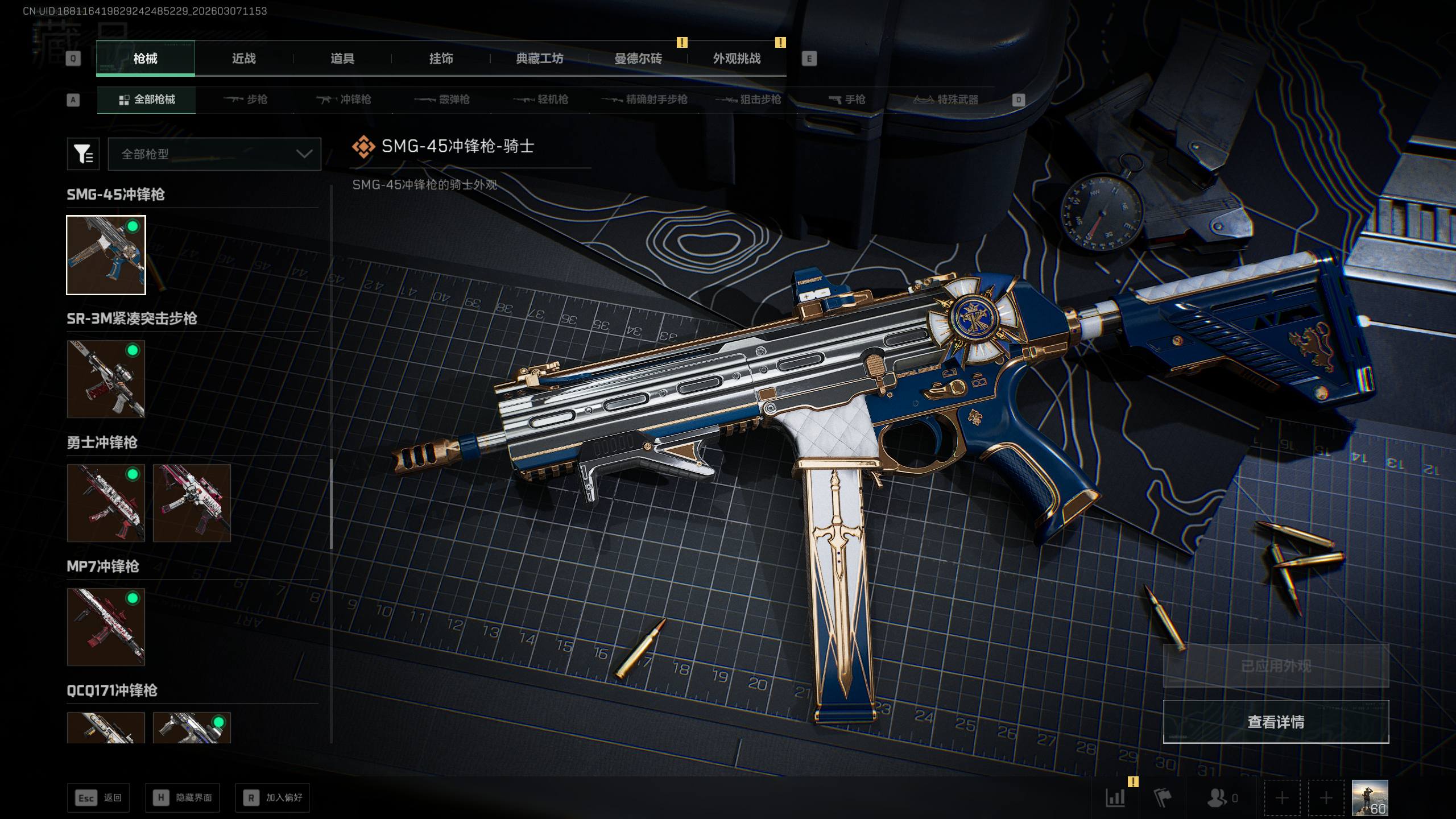Switch to the 近战 melee tab
The height and width of the screenshot is (819, 1456).
(x=243, y=59)
